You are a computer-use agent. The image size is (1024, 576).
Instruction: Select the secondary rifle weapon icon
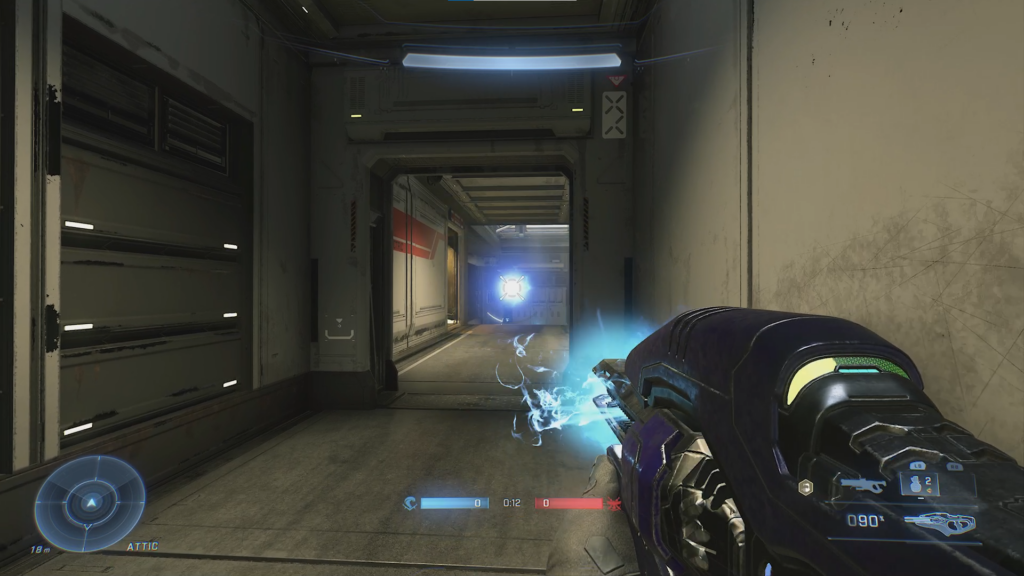pyautogui.click(x=863, y=486)
